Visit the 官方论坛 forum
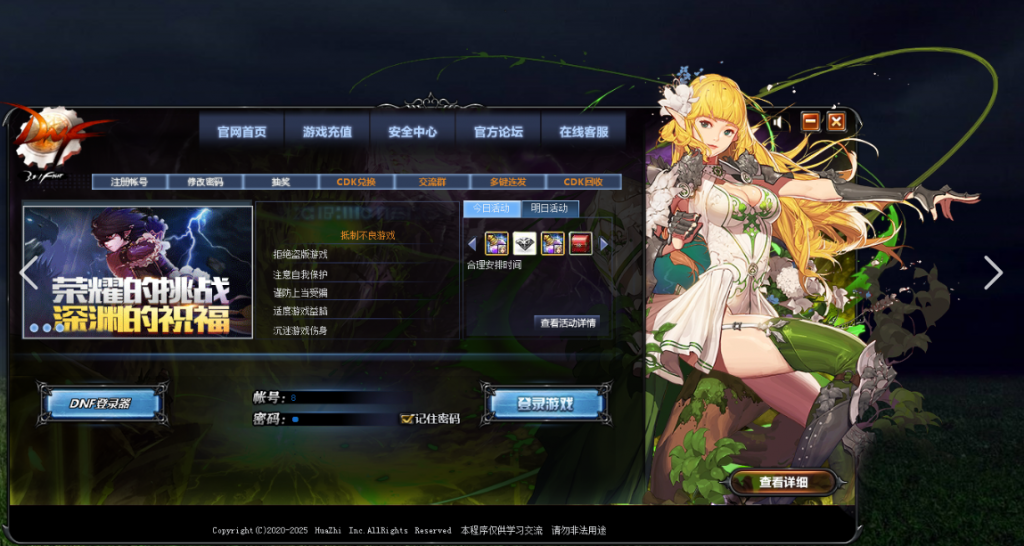Viewport: 1024px width, 546px height. tap(498, 132)
